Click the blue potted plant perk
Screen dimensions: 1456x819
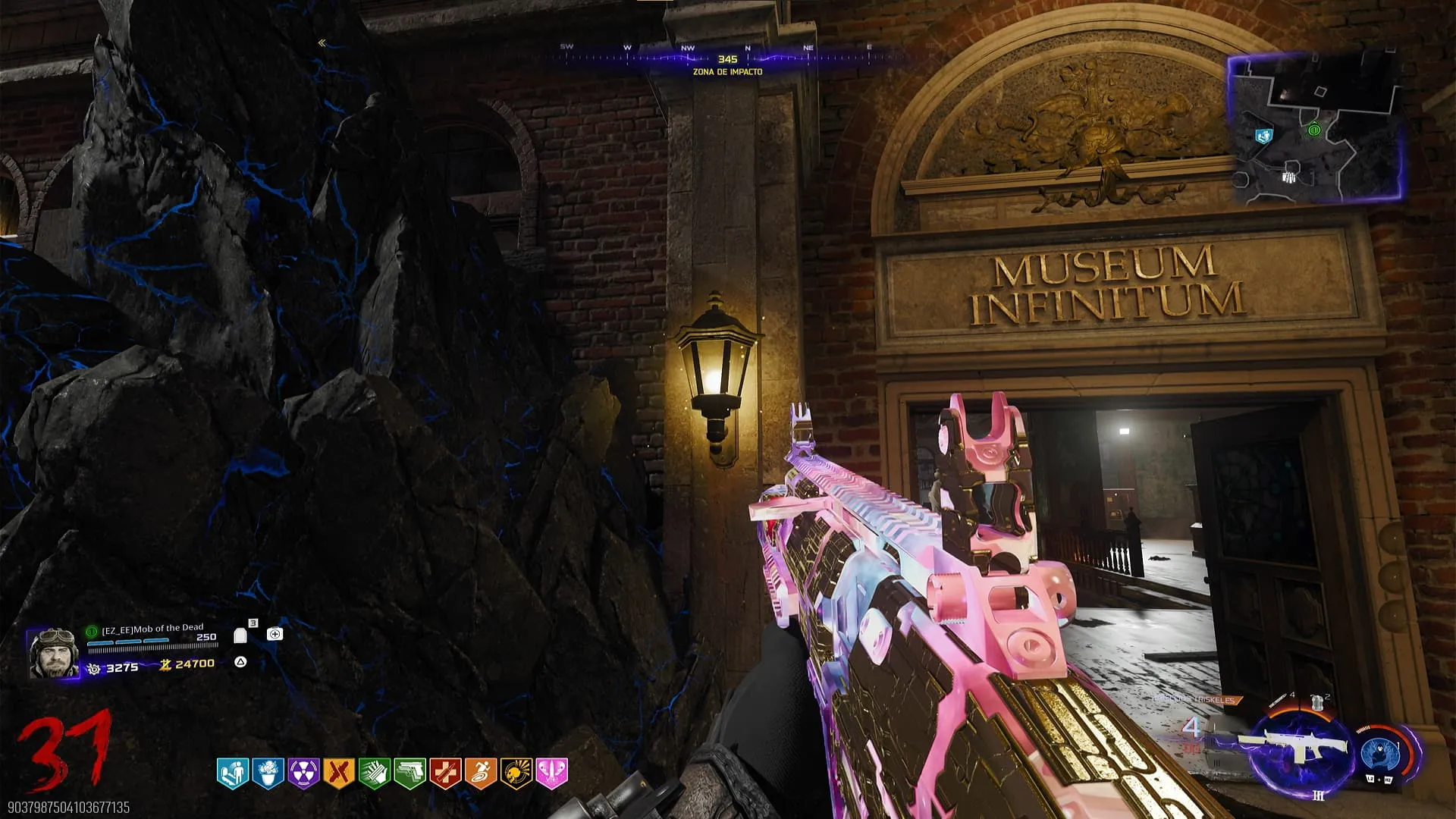[268, 773]
